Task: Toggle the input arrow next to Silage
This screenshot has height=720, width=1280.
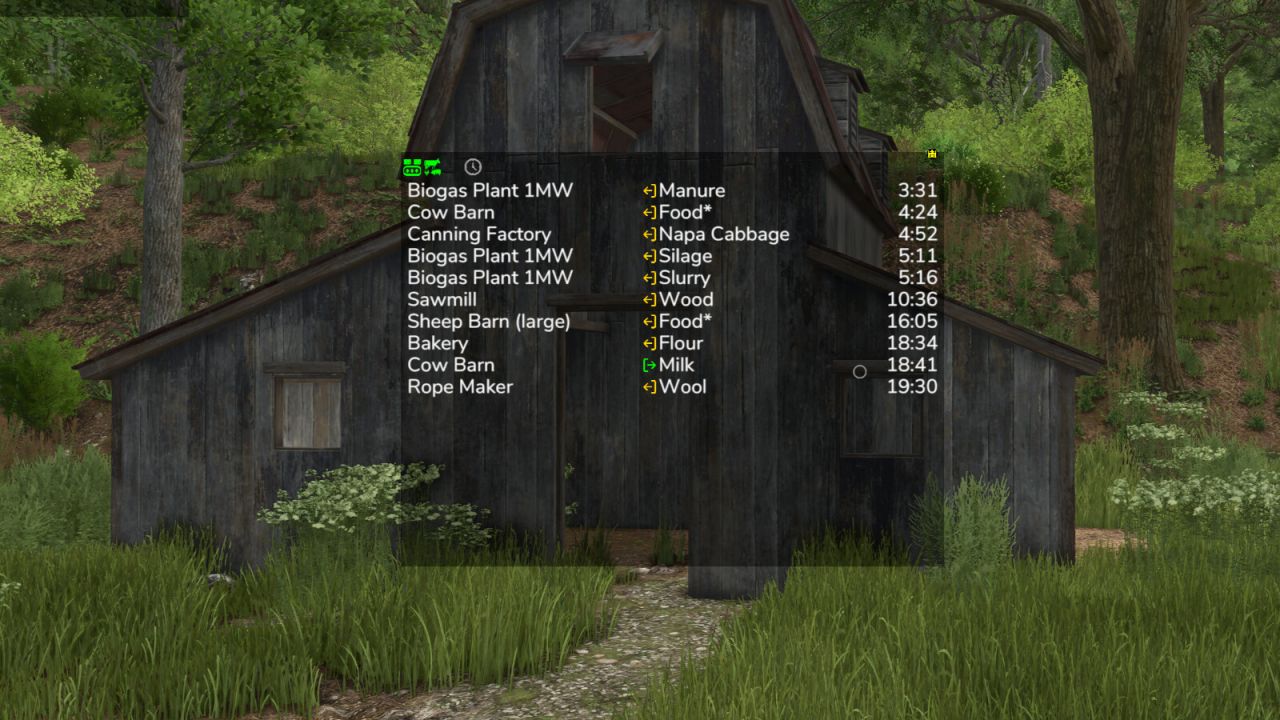Action: [647, 256]
